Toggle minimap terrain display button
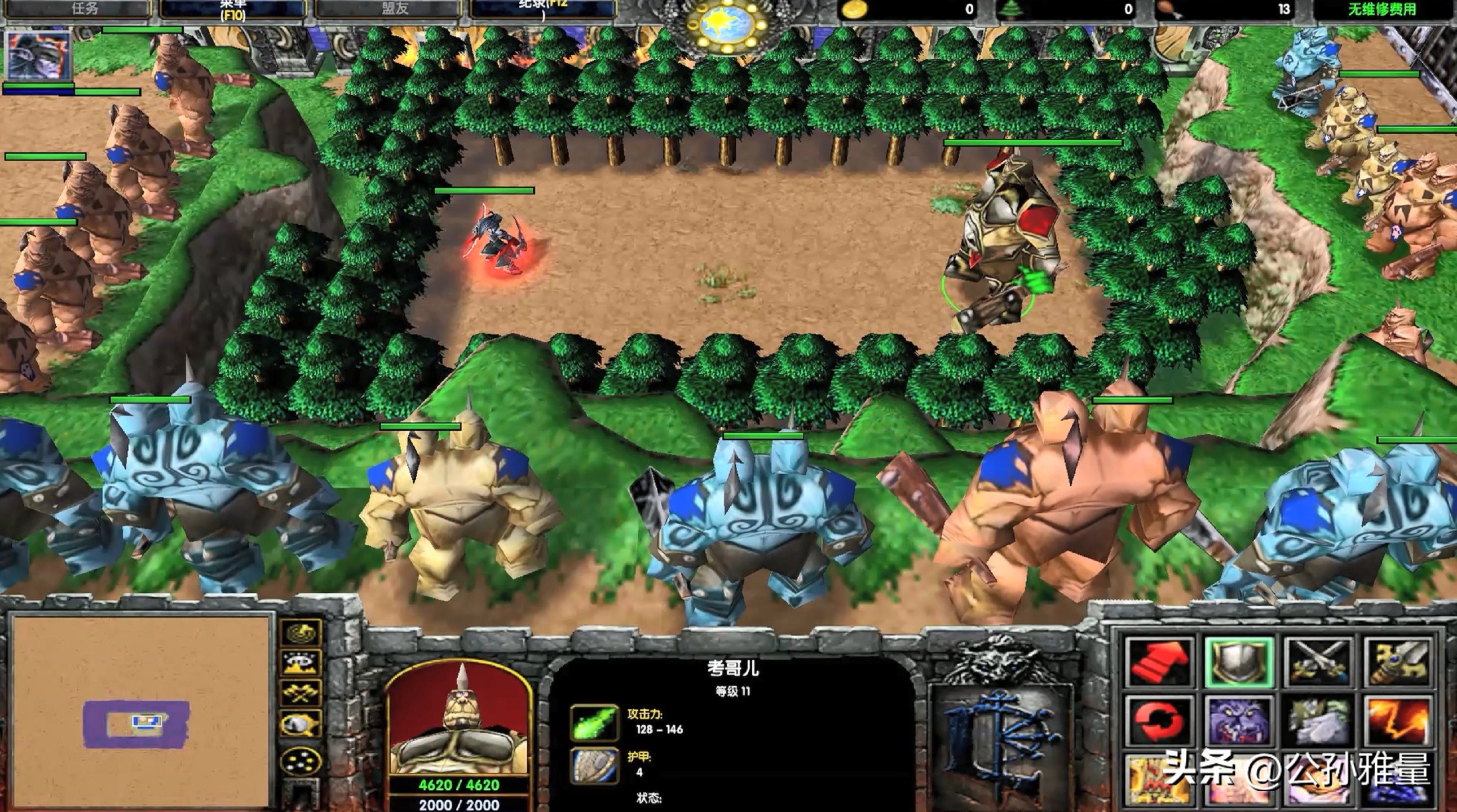The height and width of the screenshot is (812, 1457). [300, 663]
